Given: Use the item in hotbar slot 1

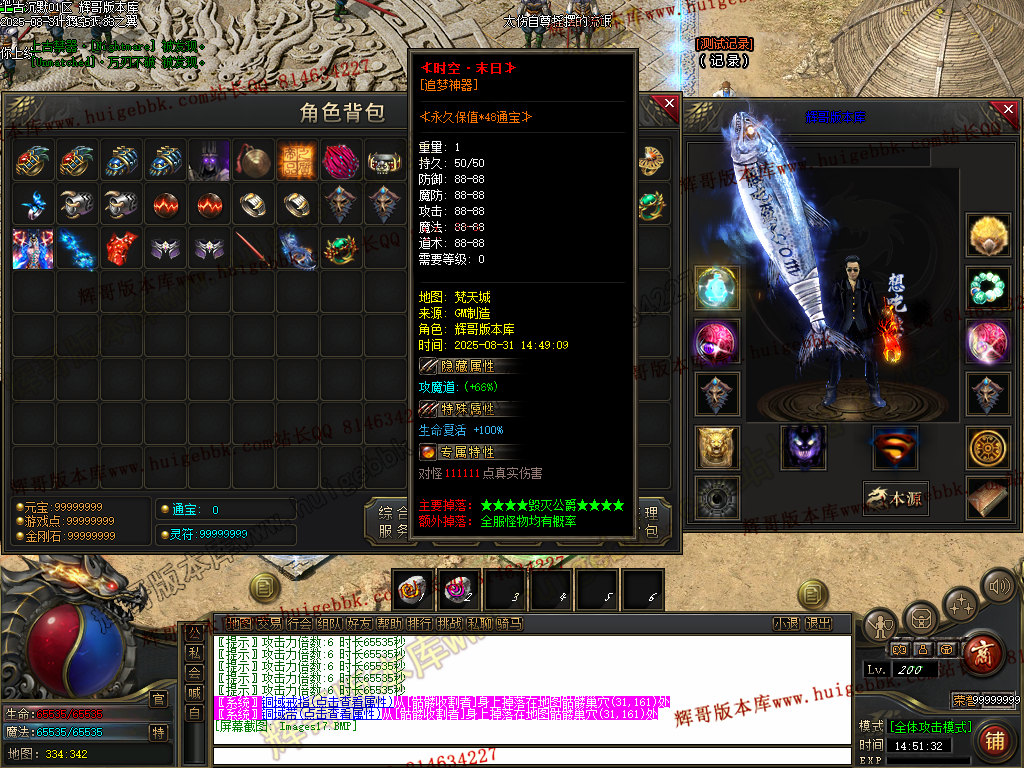Looking at the screenshot, I should [x=413, y=590].
